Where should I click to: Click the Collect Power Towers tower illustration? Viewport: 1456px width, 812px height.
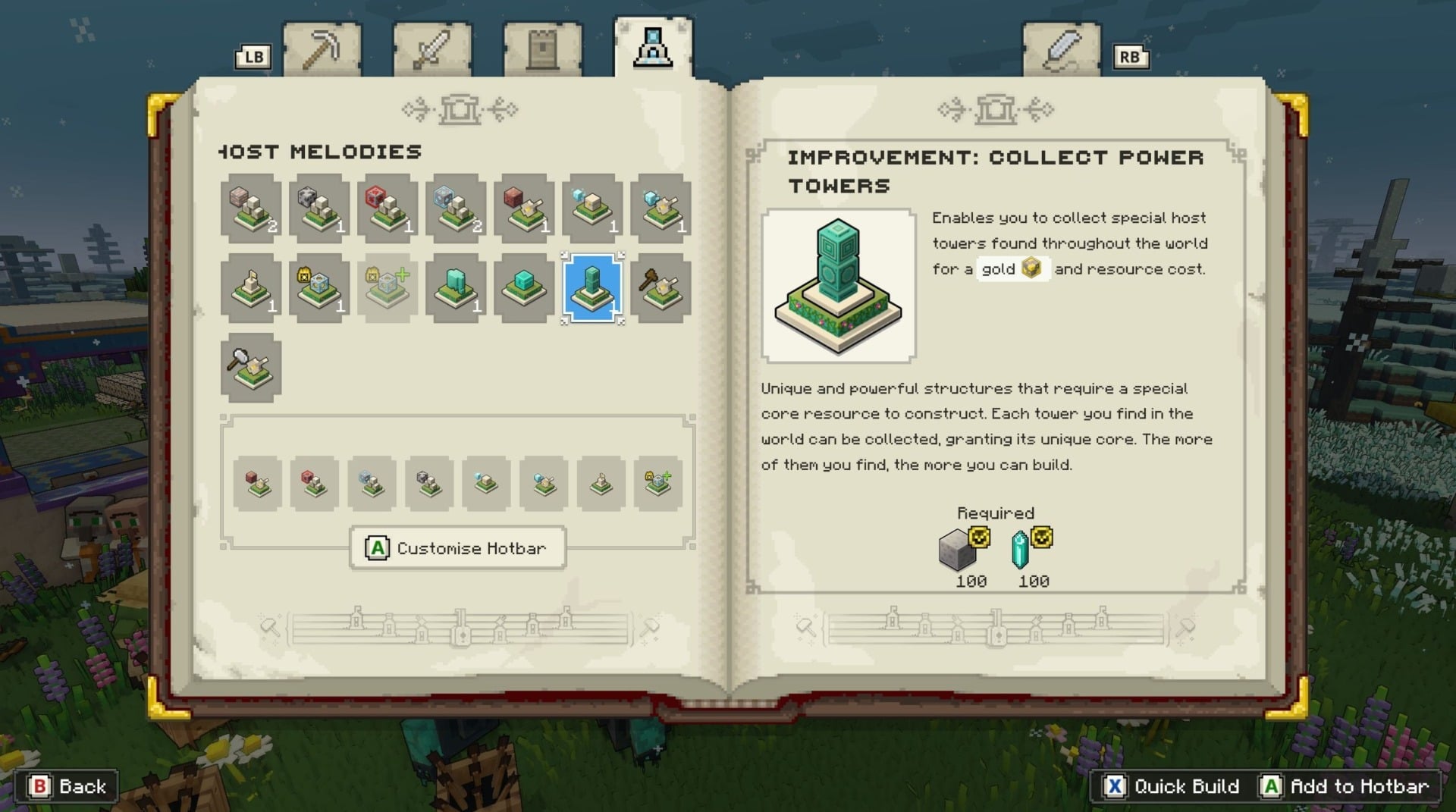point(837,285)
